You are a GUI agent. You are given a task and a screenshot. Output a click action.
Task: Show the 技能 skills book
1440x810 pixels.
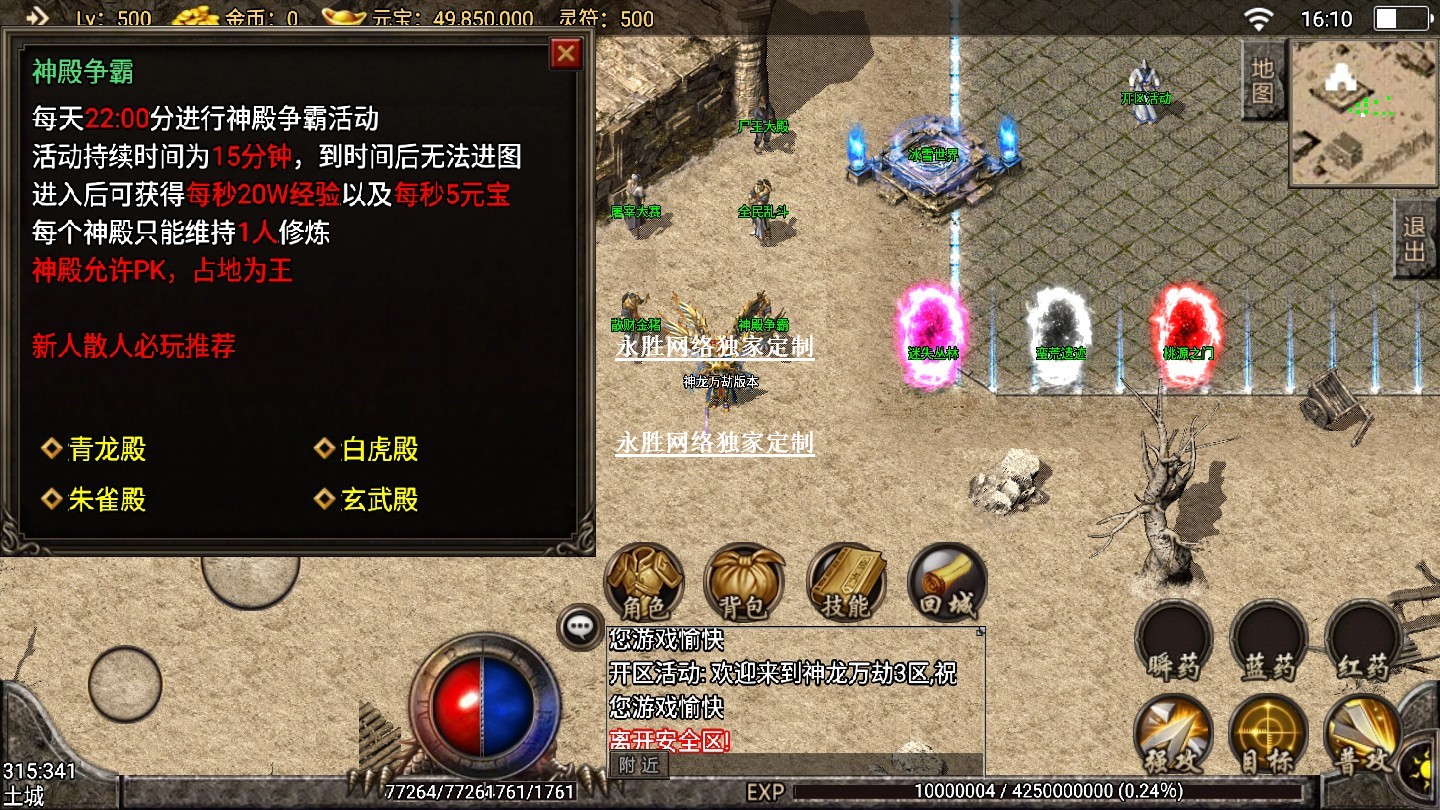[x=846, y=582]
